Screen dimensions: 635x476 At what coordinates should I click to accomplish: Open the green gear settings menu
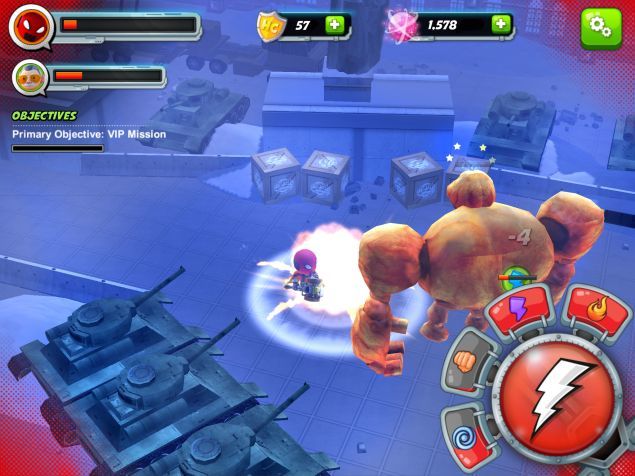[601, 28]
